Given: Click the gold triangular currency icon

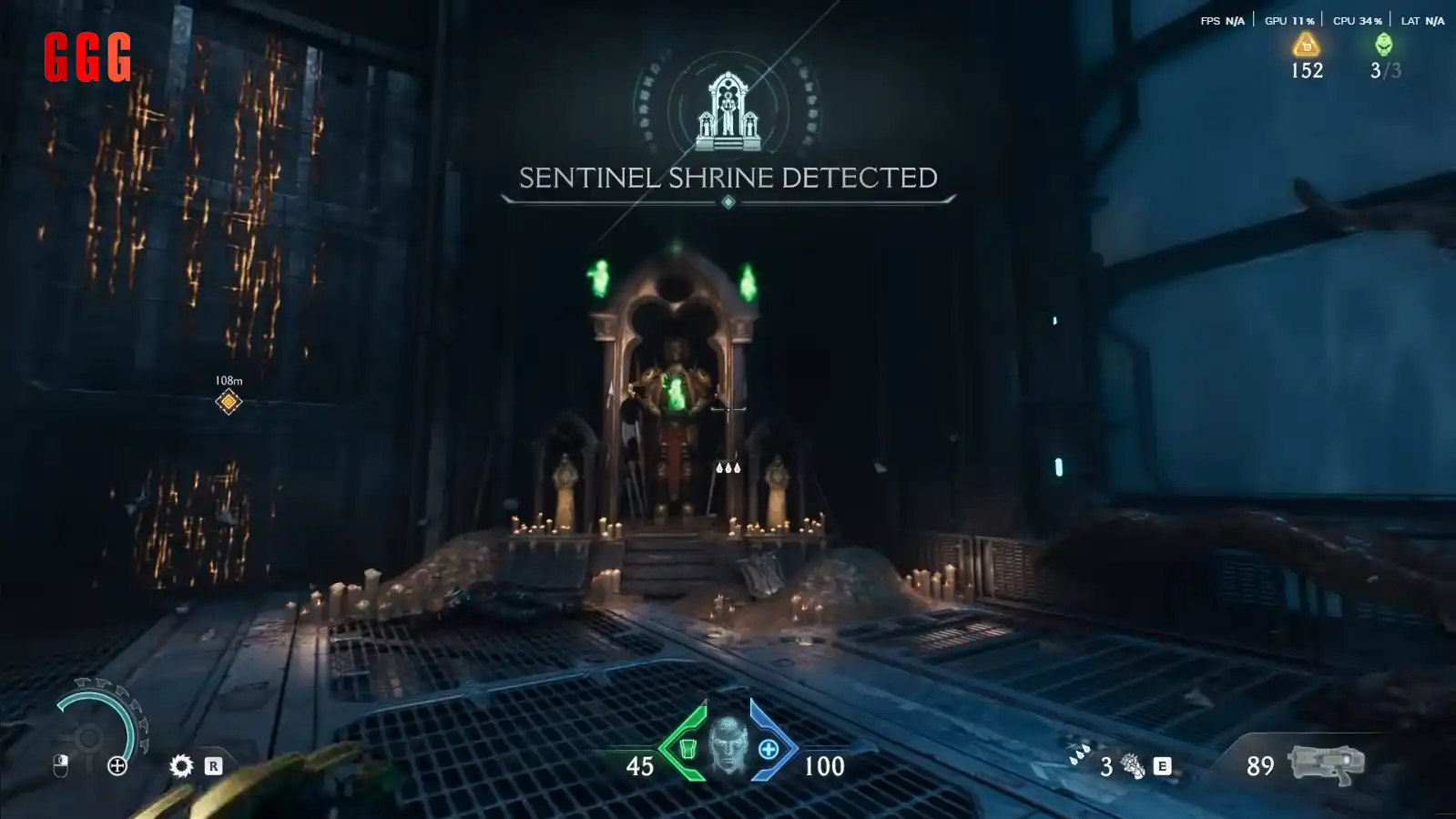Looking at the screenshot, I should (x=1306, y=44).
